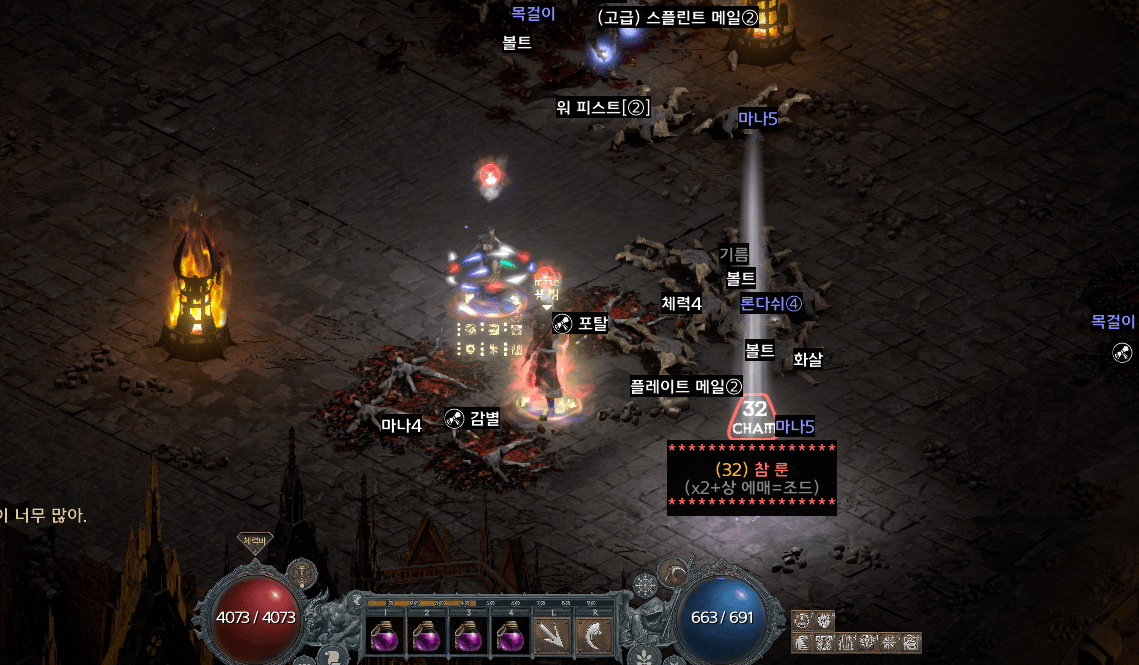Use the purple potion in belt slot 4
Screen dimensions: 1139x665
click(510, 636)
